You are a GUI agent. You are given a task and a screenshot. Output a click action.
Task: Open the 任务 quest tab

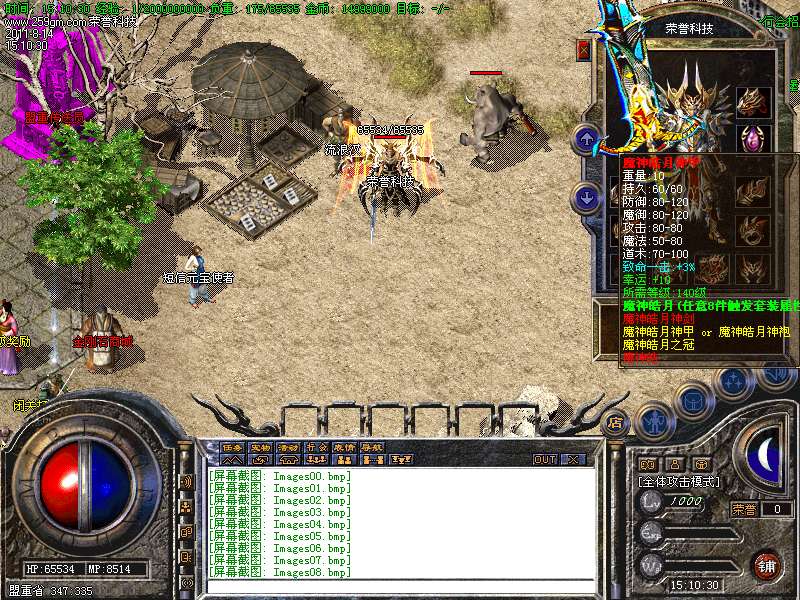click(233, 447)
